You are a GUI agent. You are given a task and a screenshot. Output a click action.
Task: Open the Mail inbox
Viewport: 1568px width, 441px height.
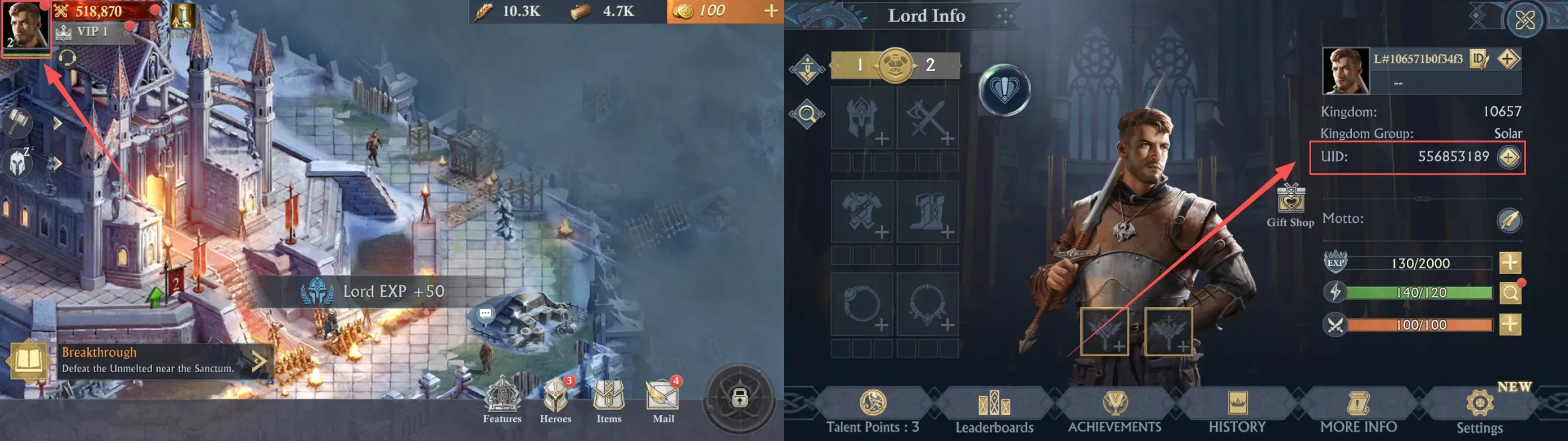pos(662,400)
